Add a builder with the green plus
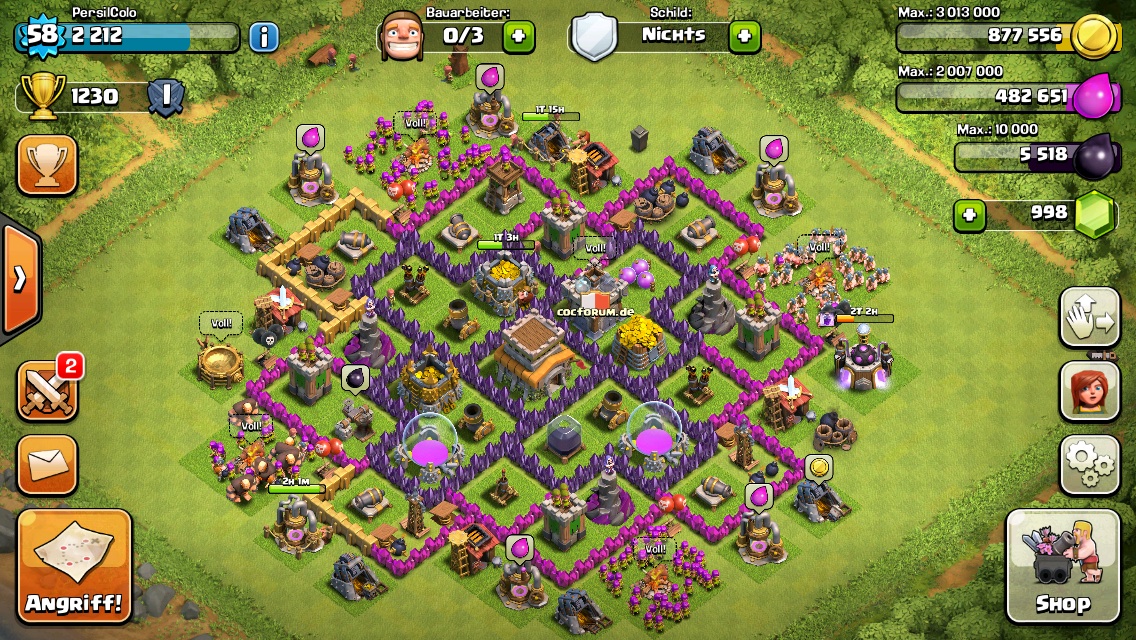 tap(518, 37)
